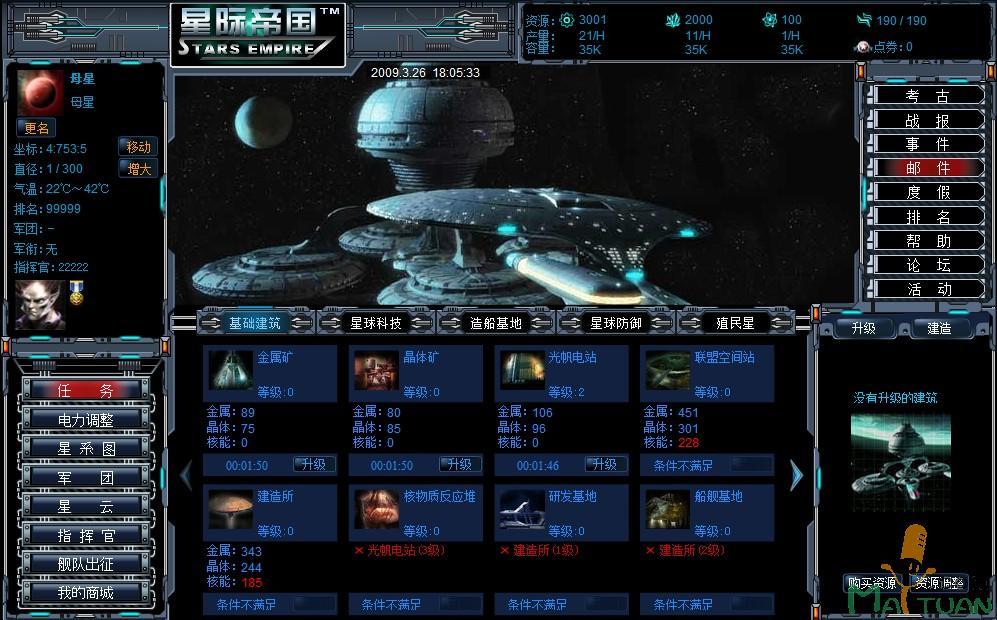Upgrade the 光帆电站 solar power station
The width and height of the screenshot is (997, 620).
coord(605,465)
